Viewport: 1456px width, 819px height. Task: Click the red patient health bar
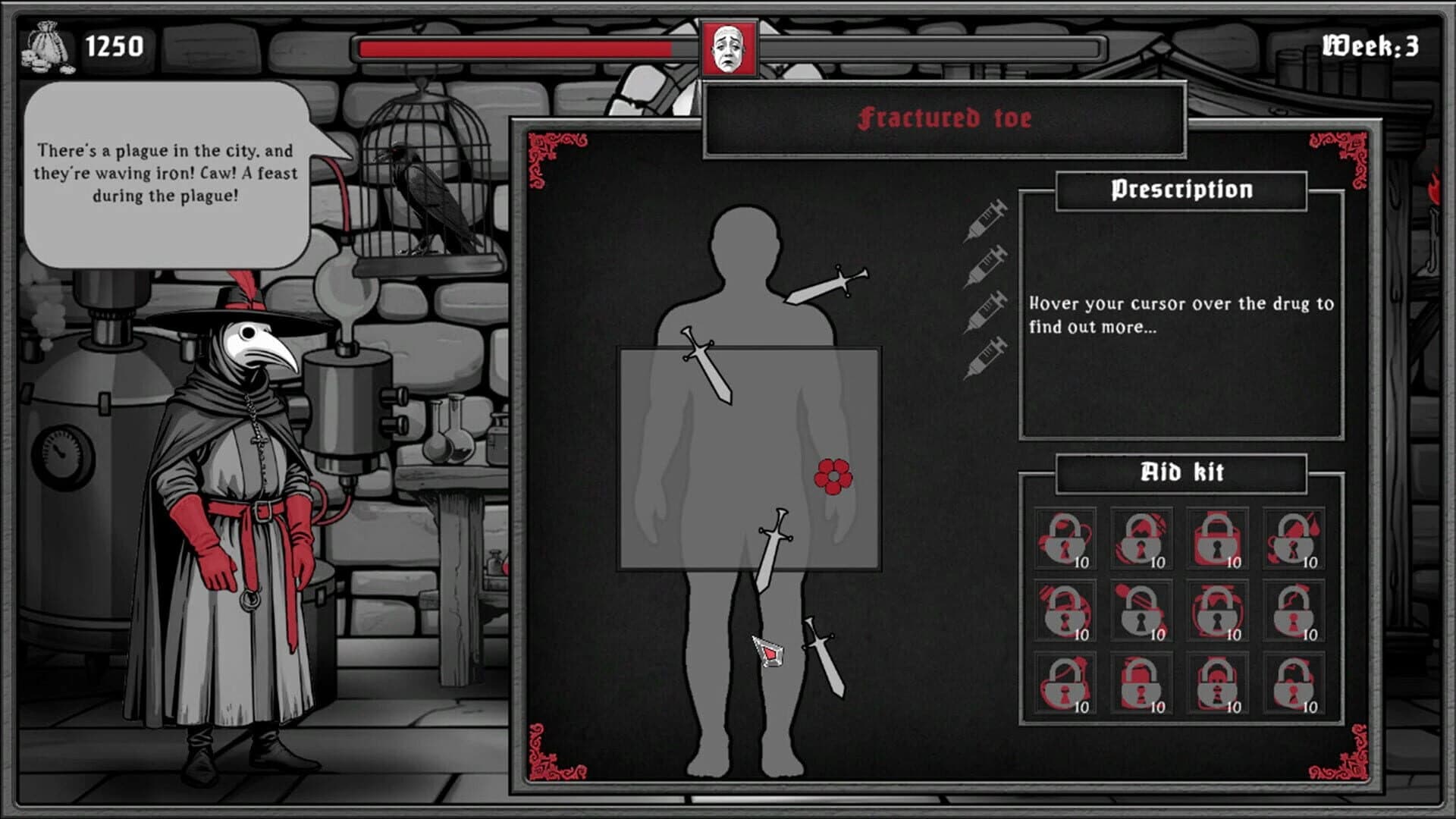514,47
